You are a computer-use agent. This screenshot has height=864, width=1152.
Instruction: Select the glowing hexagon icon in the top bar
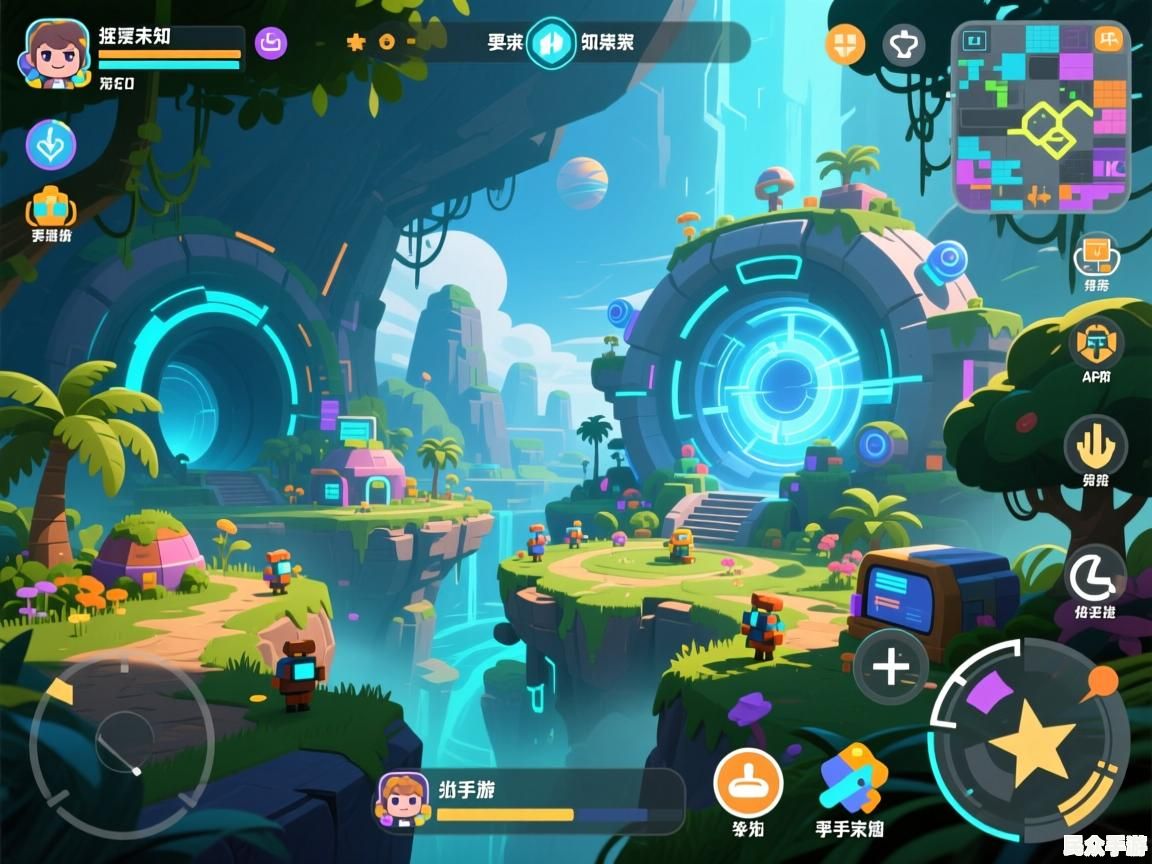point(551,43)
